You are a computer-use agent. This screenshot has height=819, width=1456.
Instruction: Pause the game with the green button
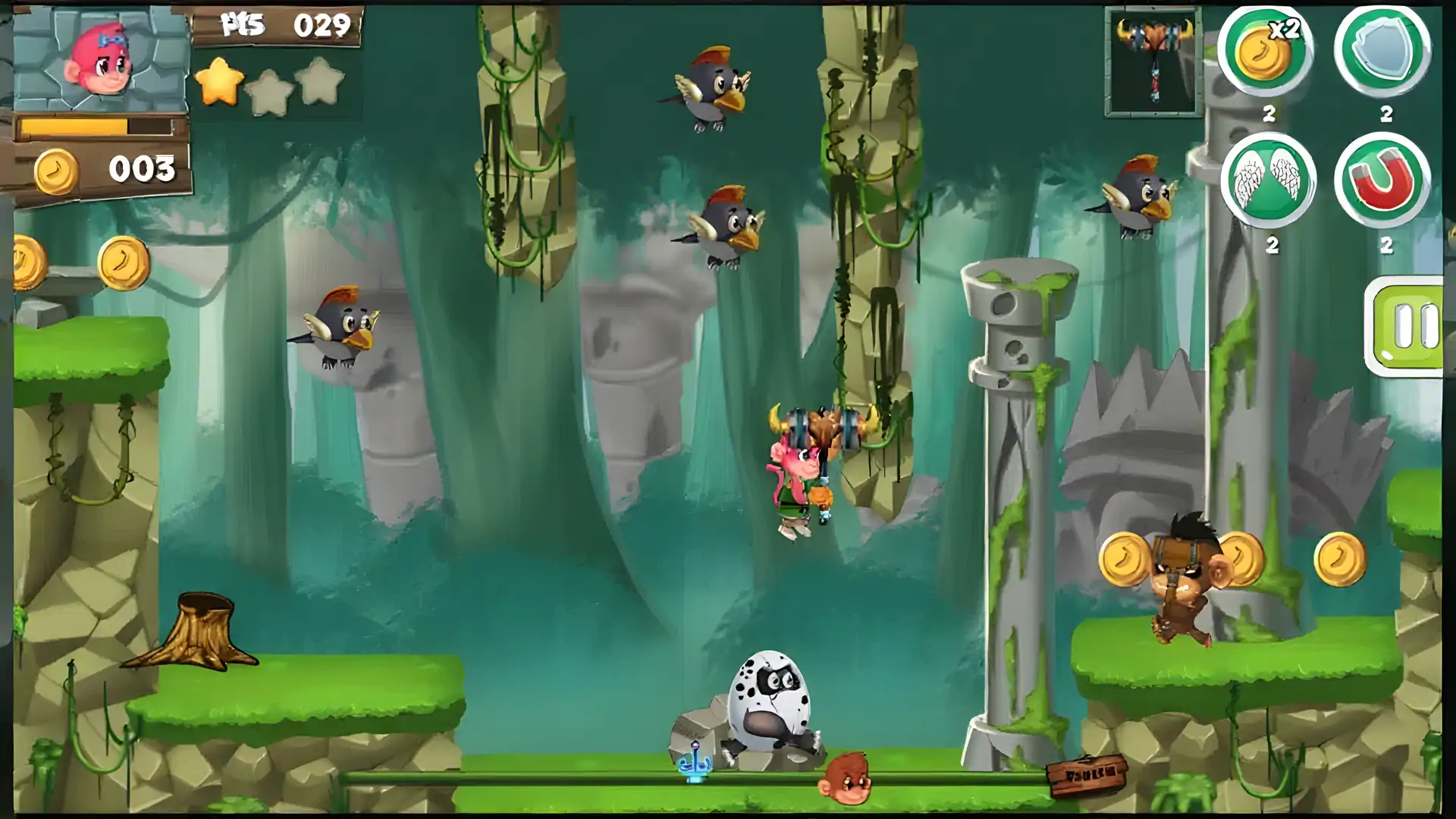[x=1405, y=326]
